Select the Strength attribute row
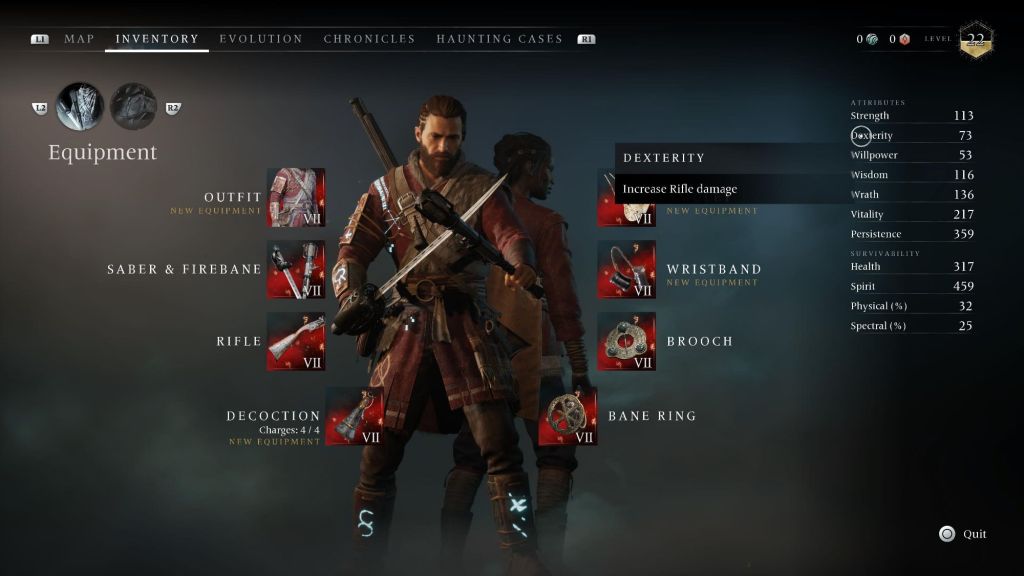The height and width of the screenshot is (576, 1024). click(911, 116)
